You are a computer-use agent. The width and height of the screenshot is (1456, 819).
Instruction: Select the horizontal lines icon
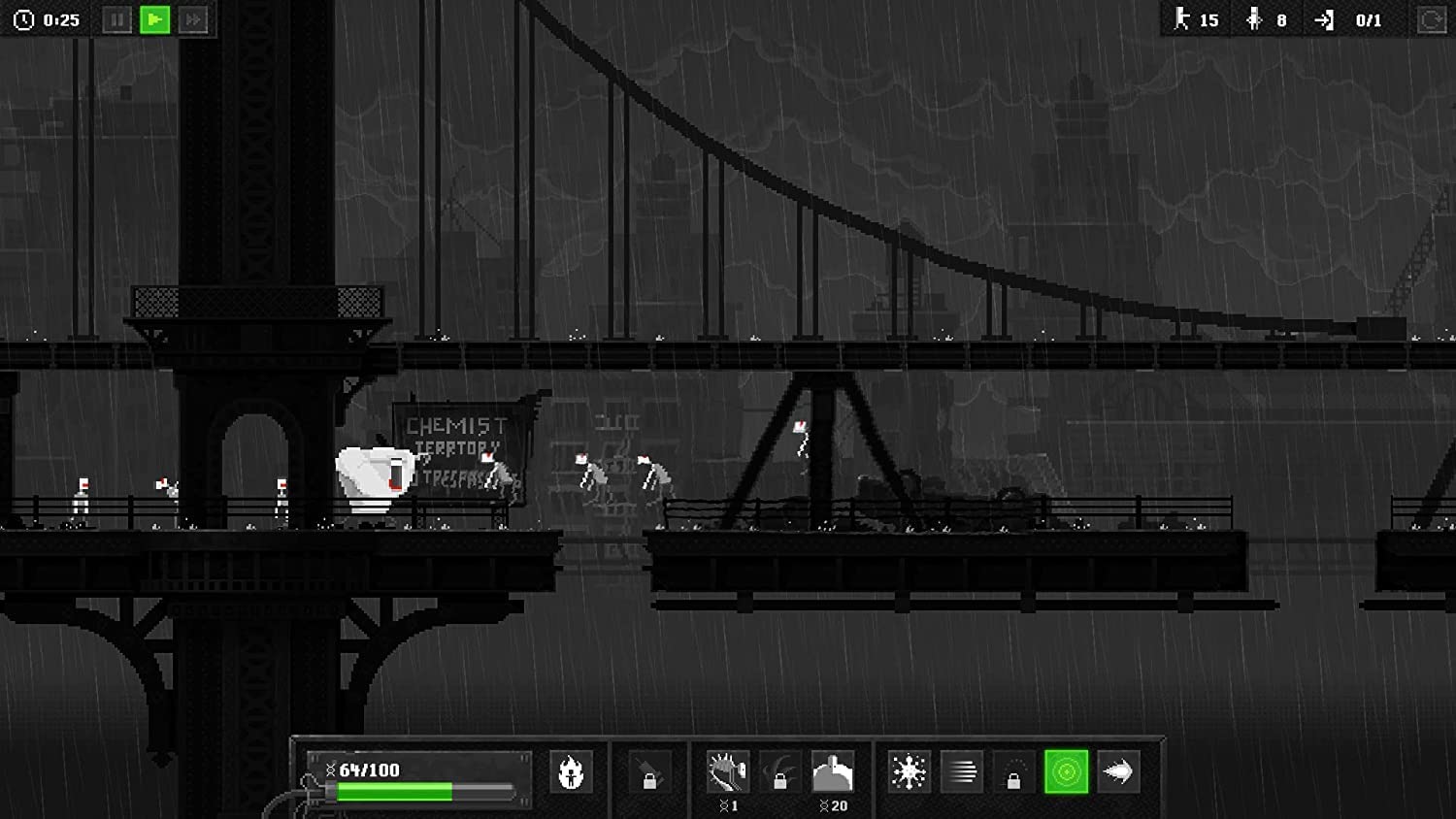(961, 772)
